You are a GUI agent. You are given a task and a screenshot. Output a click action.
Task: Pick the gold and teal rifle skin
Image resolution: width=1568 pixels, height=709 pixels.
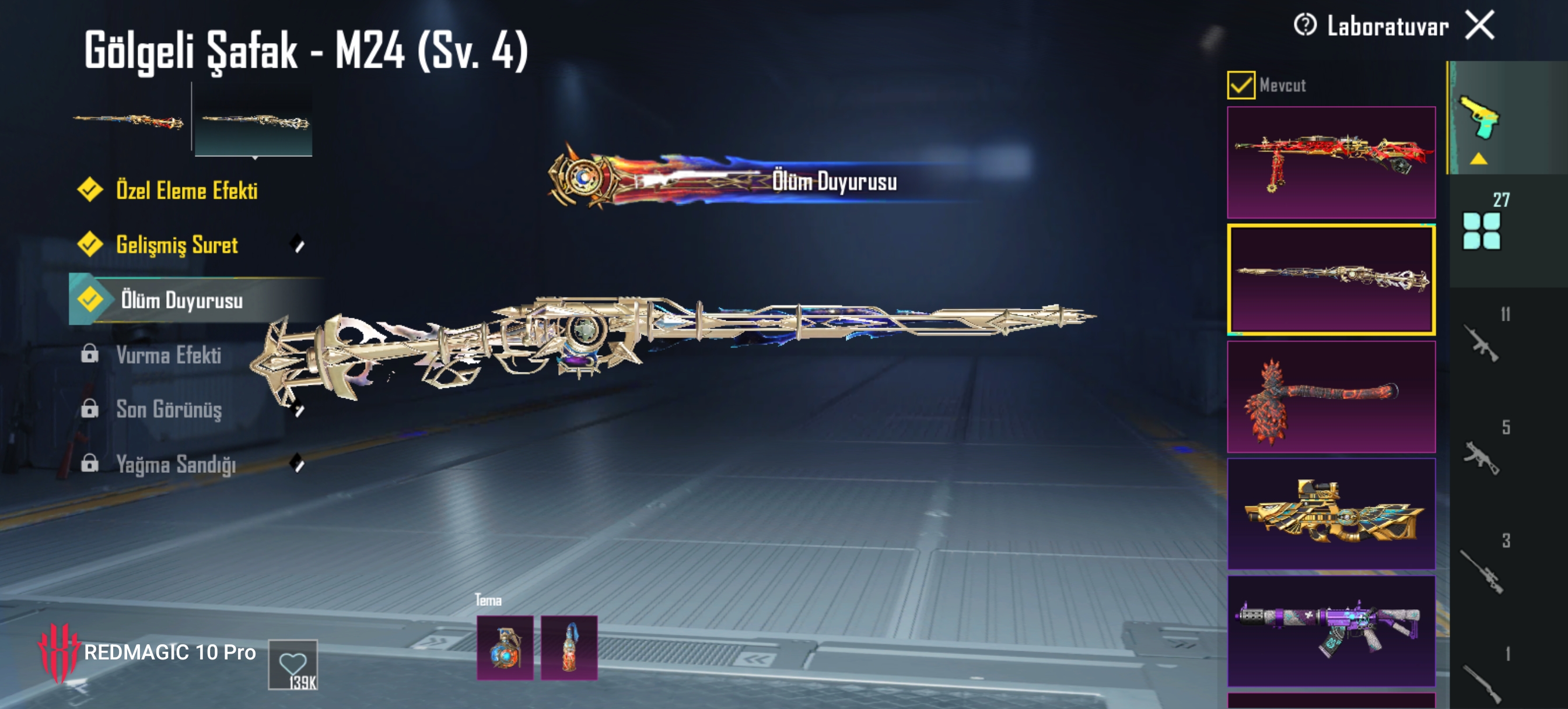[1331, 514]
